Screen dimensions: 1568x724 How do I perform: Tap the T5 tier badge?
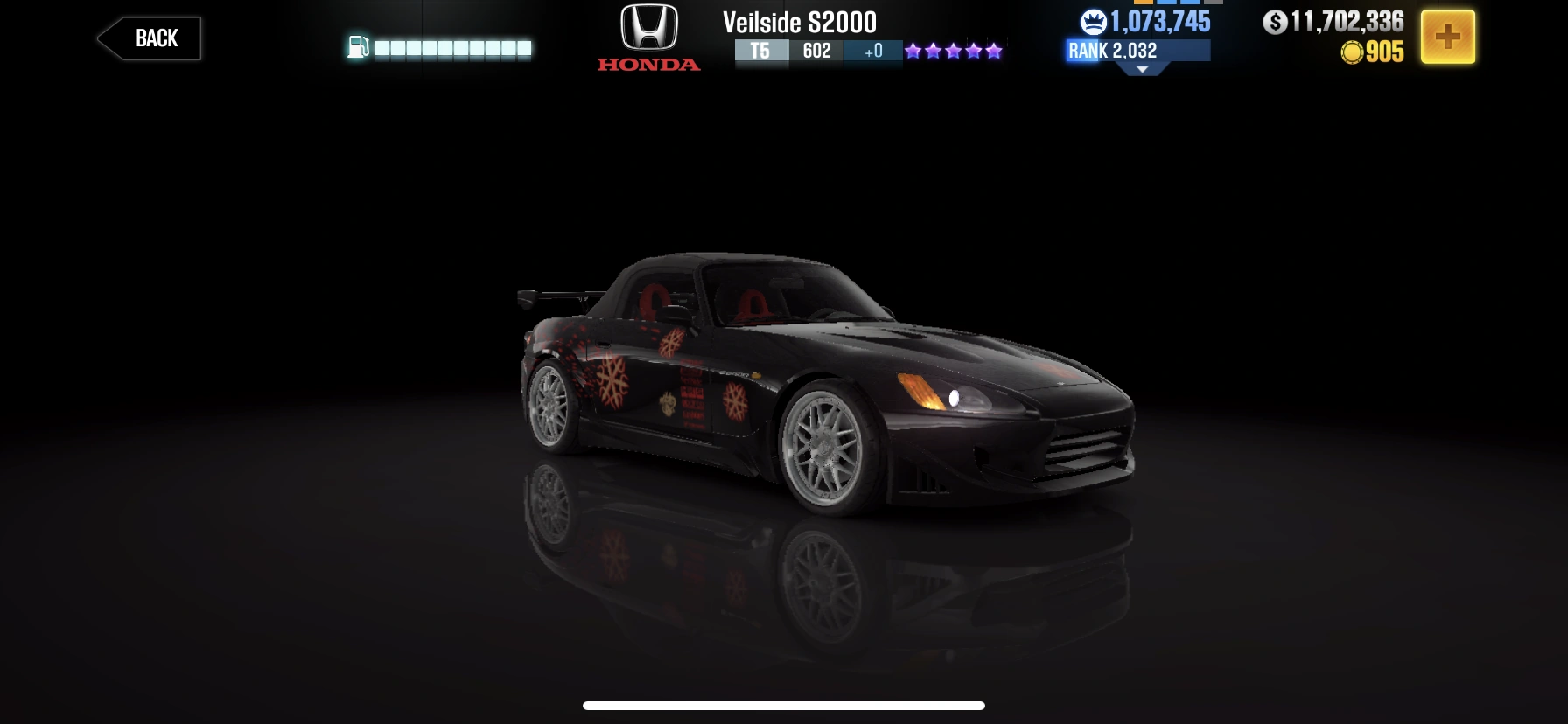pos(759,52)
